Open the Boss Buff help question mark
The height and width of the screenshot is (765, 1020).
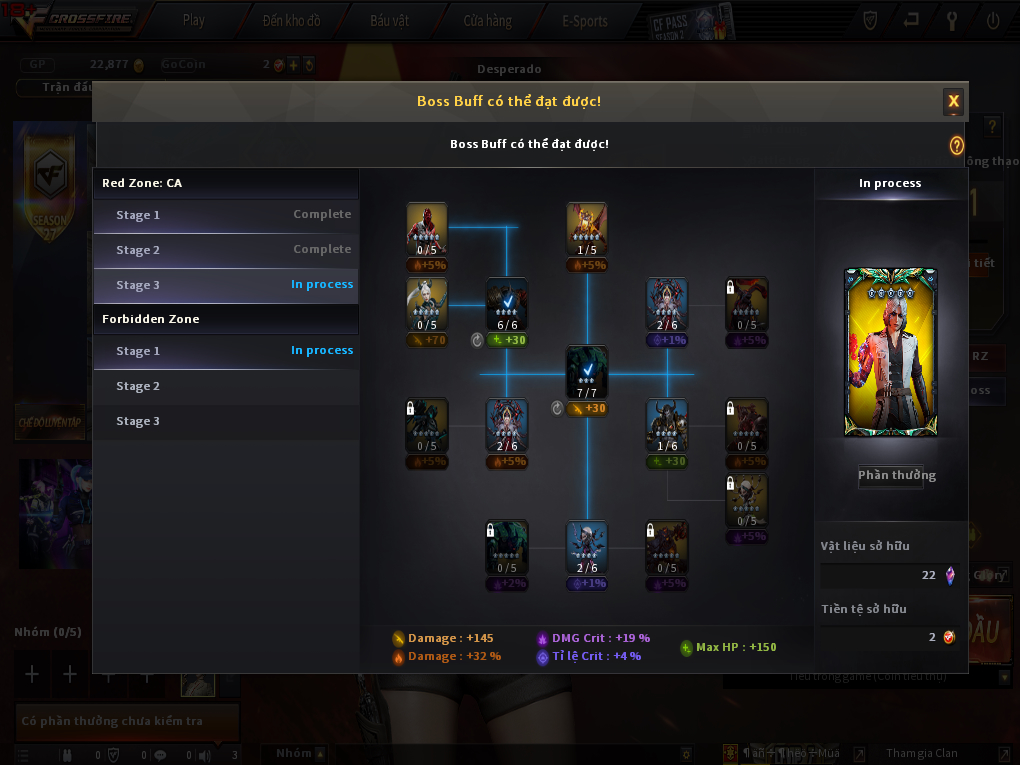(957, 145)
